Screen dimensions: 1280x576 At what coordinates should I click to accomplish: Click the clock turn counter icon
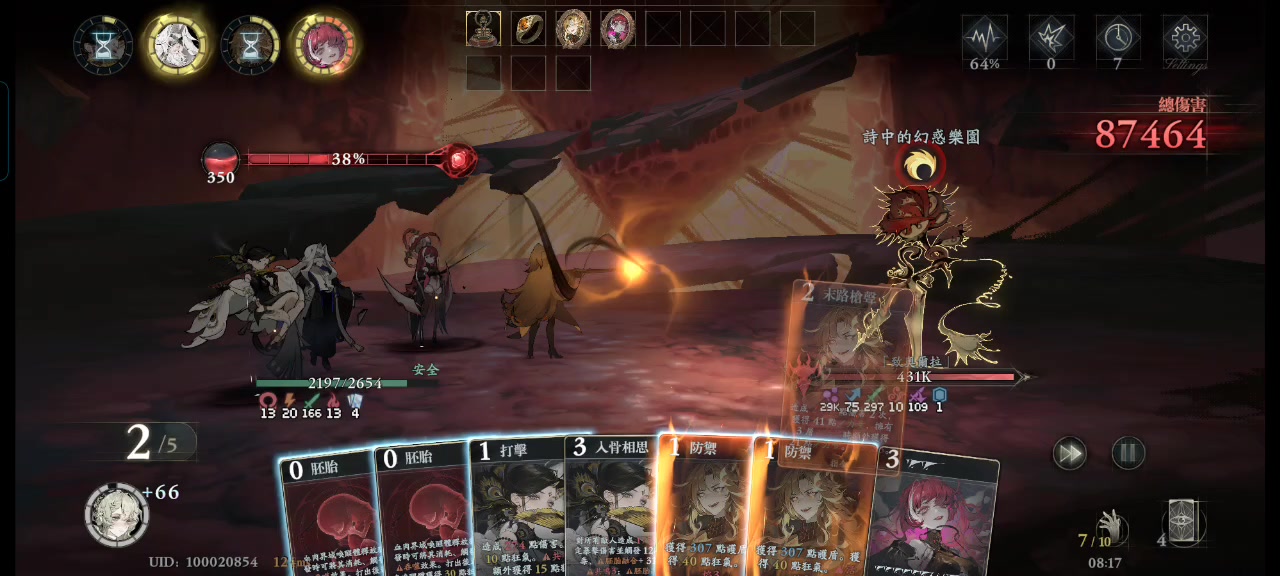[1117, 39]
